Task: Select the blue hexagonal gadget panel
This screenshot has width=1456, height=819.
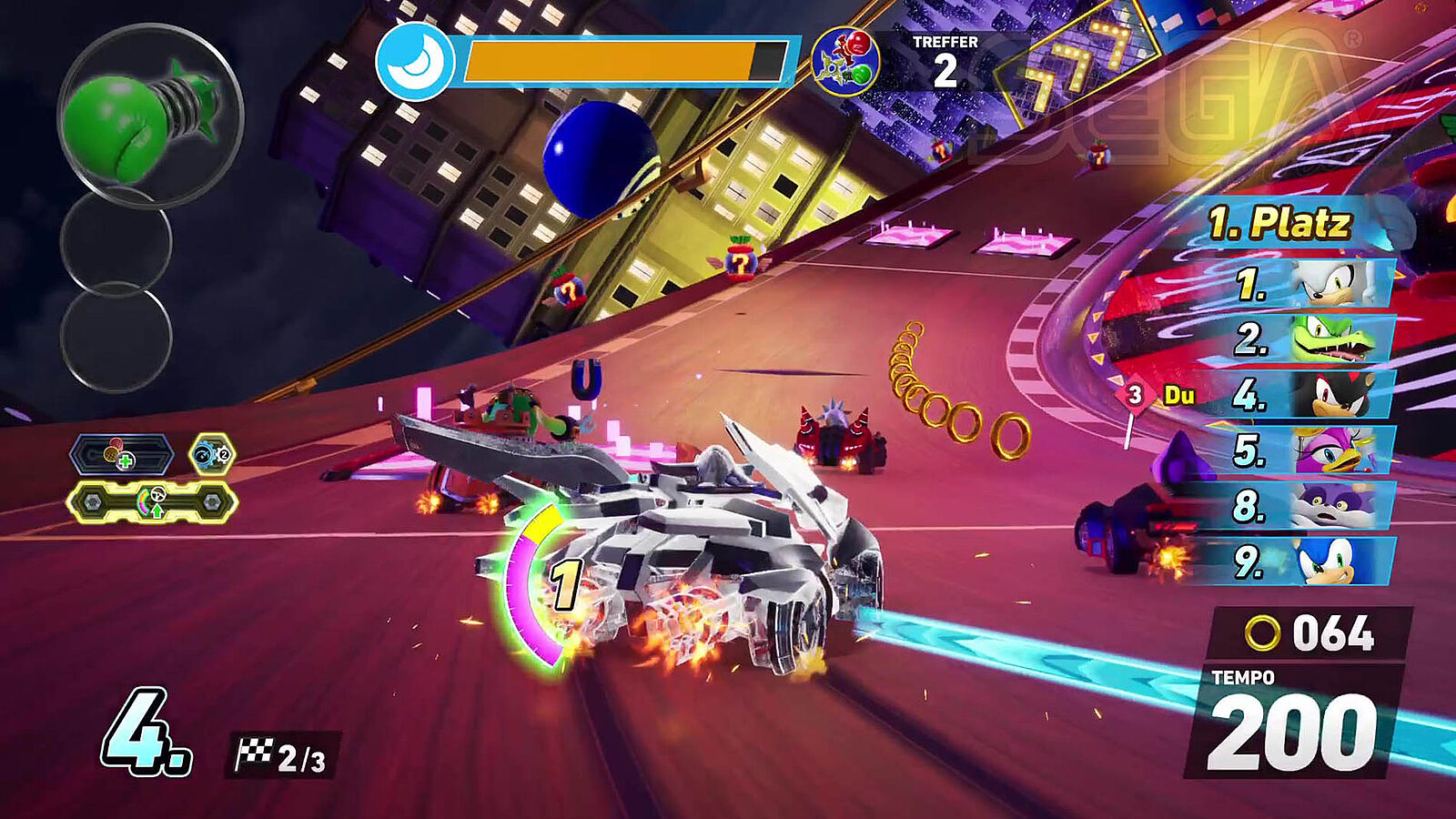Action: tap(121, 454)
